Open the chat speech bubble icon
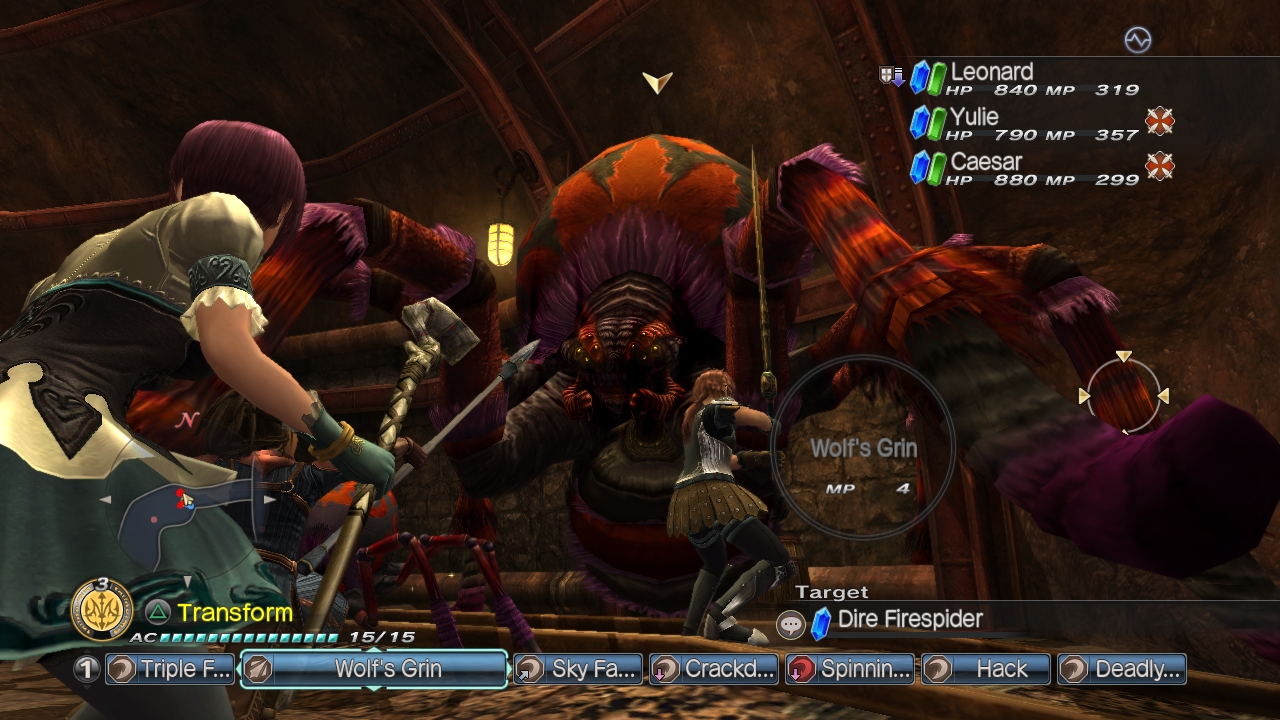This screenshot has height=720, width=1280. click(791, 625)
